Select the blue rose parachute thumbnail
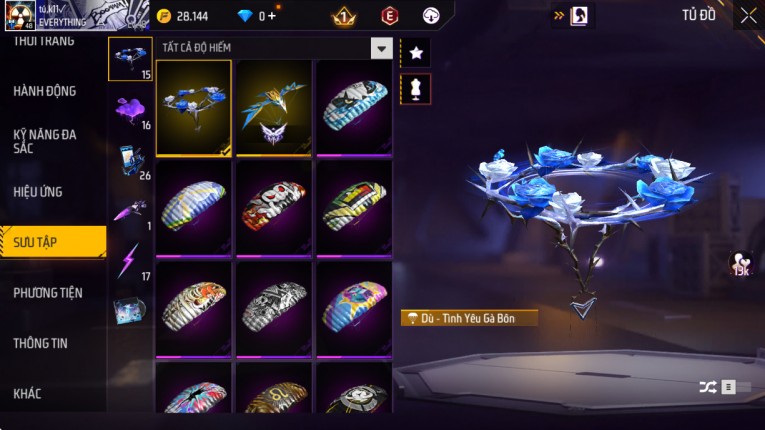The width and height of the screenshot is (765, 430). click(x=194, y=107)
